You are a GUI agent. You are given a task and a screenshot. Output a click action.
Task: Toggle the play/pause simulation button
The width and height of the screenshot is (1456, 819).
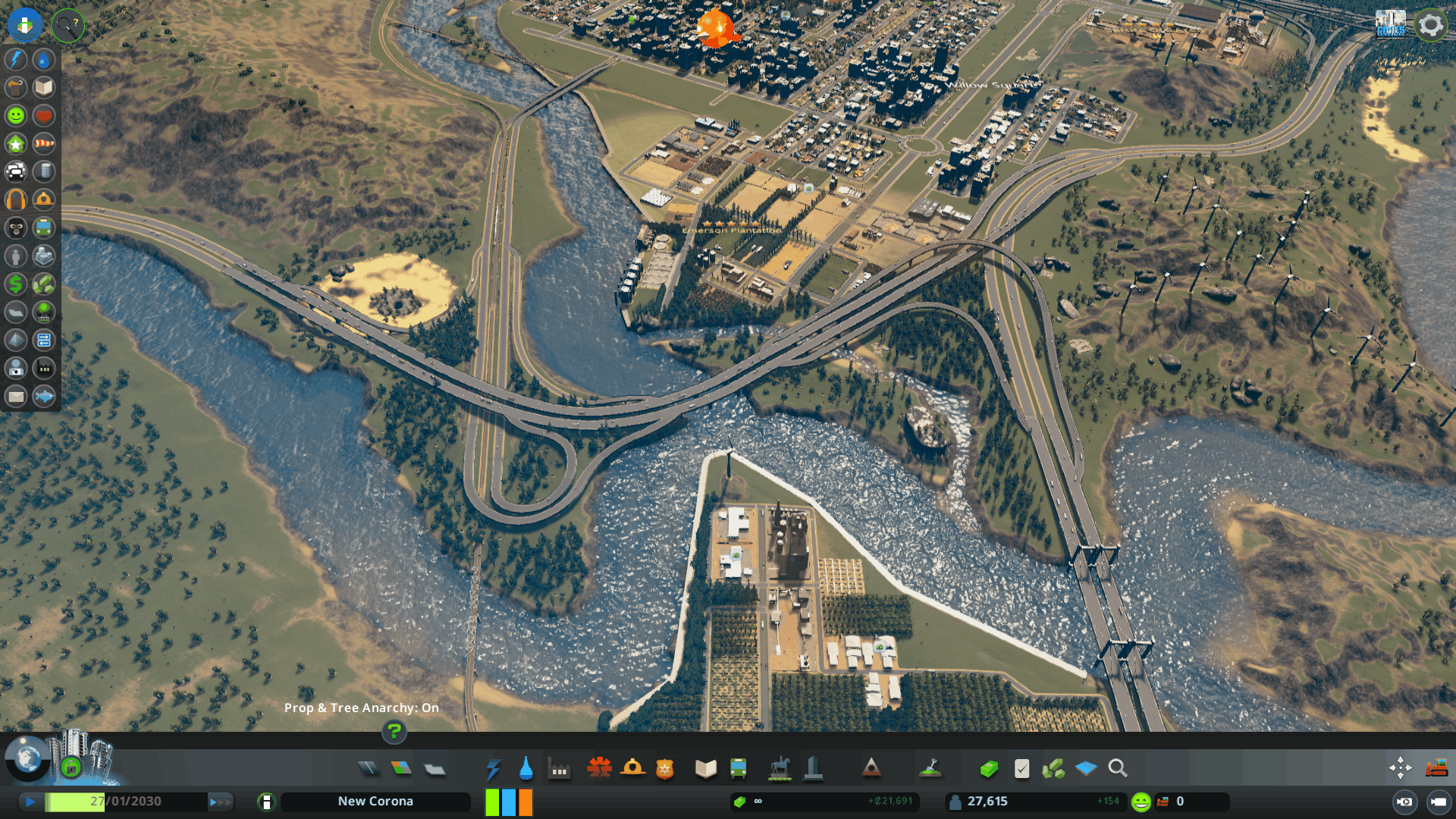30,802
